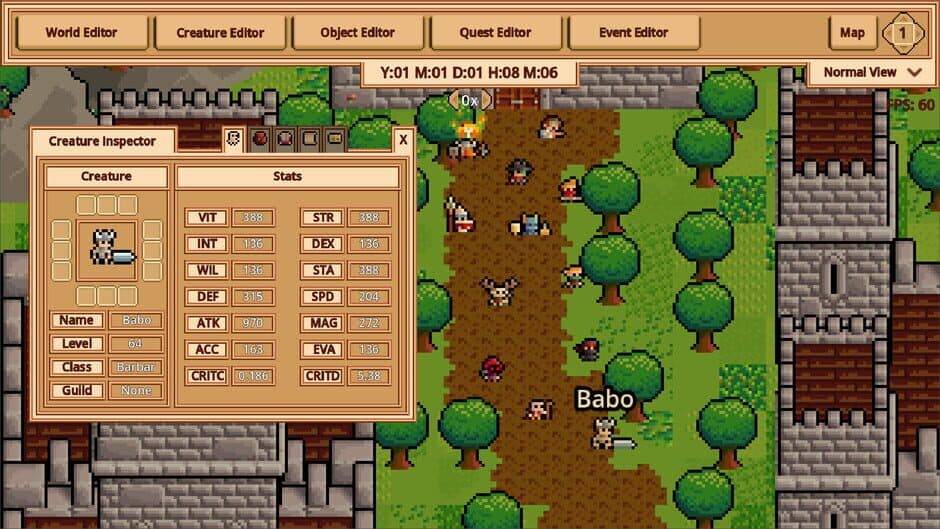
Task: Select the Class field showing Barbar
Action: [x=136, y=367]
